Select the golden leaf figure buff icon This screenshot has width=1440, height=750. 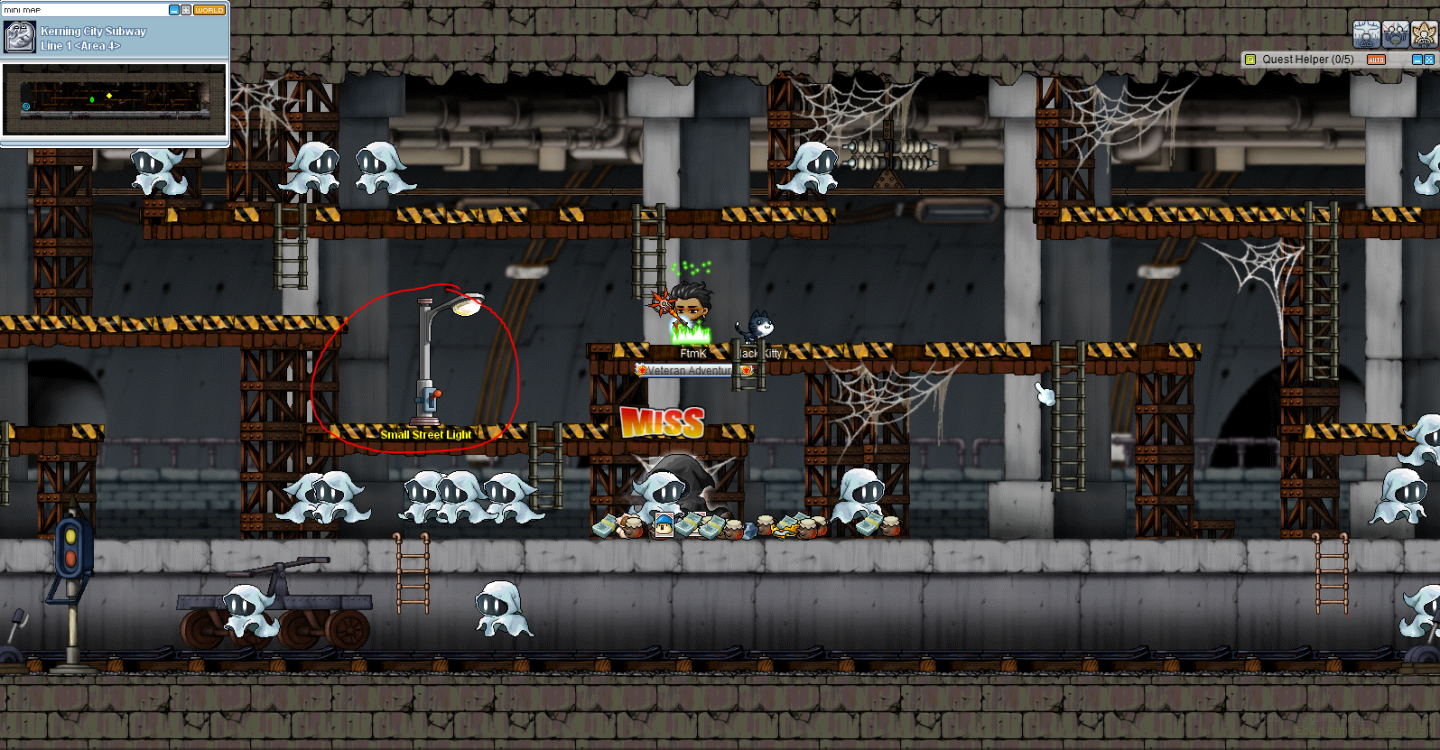[x=1425, y=35]
